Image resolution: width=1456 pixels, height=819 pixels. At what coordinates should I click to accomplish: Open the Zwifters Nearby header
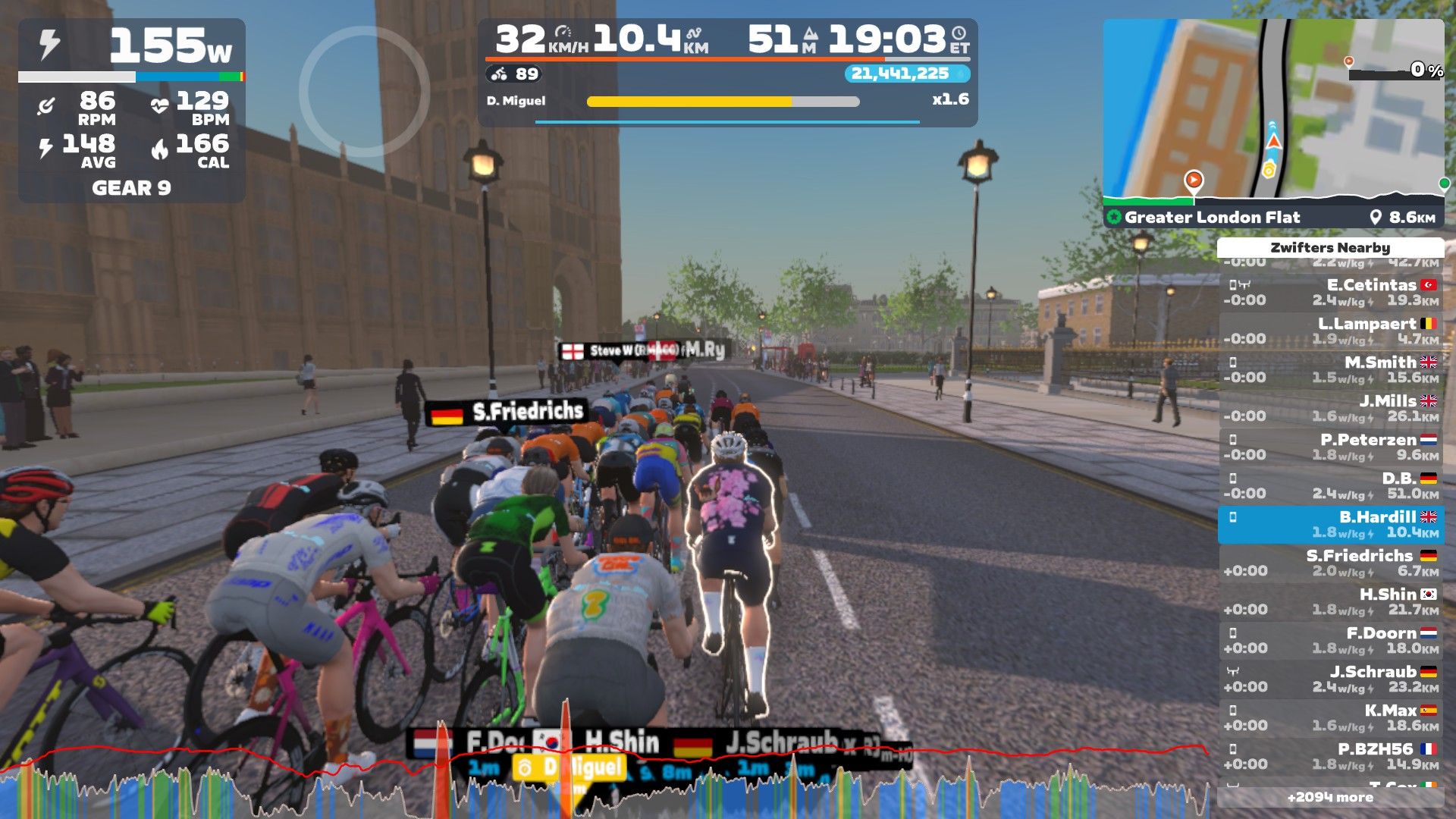pyautogui.click(x=1330, y=248)
